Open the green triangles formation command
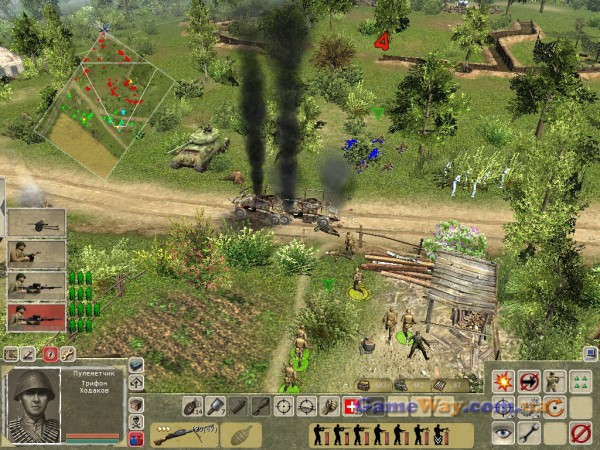This screenshot has height=450, width=600. pos(580,381)
